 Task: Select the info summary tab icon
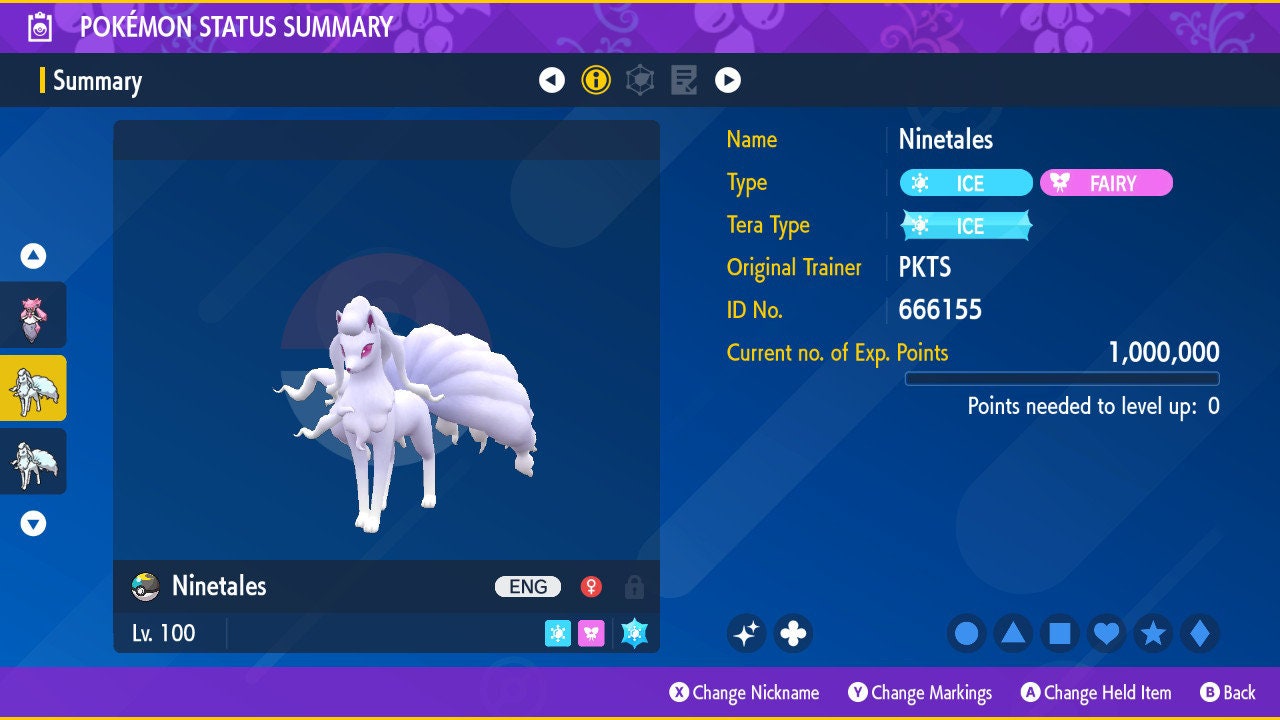click(x=596, y=80)
